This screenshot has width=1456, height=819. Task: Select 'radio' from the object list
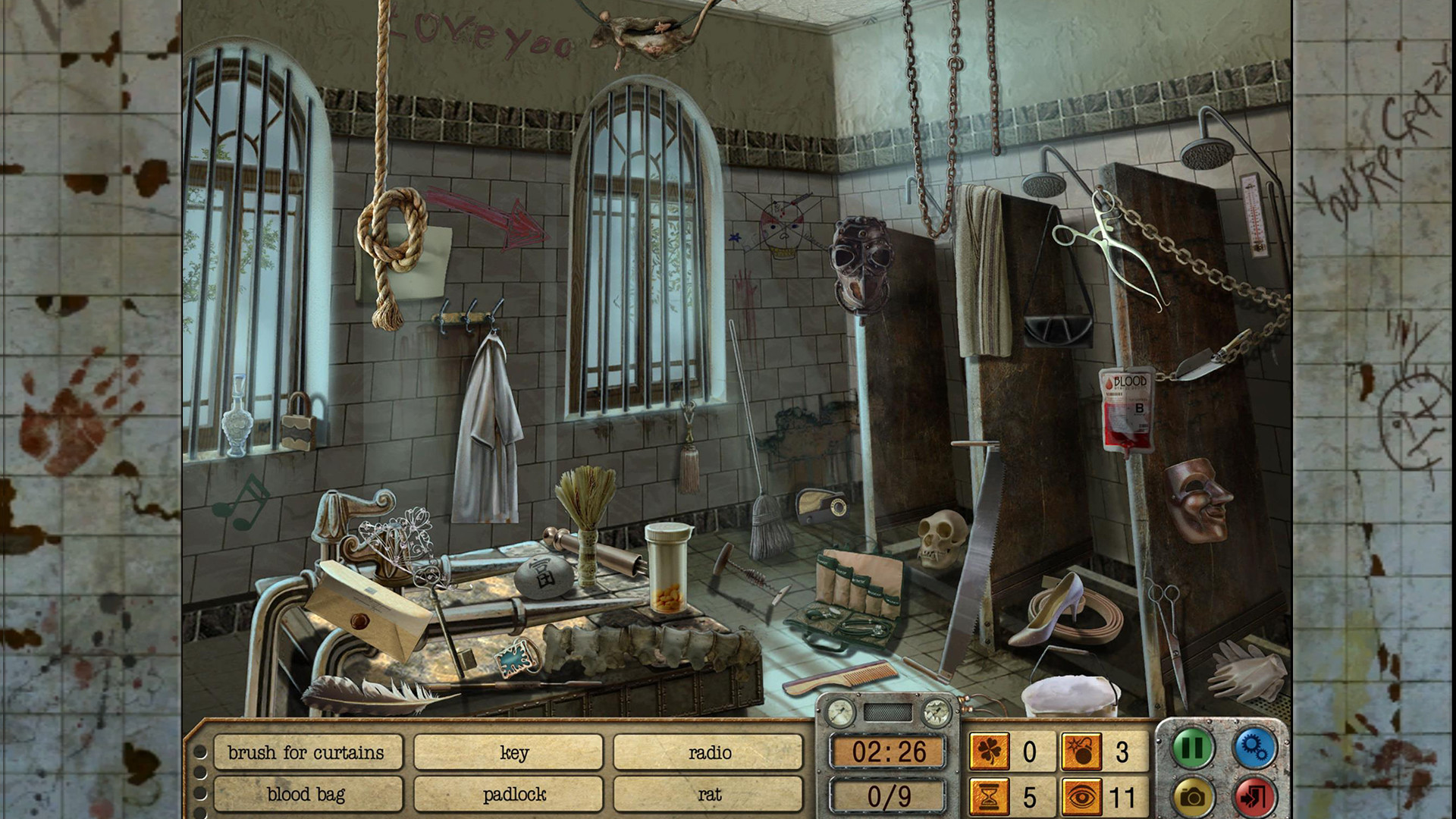(x=709, y=753)
